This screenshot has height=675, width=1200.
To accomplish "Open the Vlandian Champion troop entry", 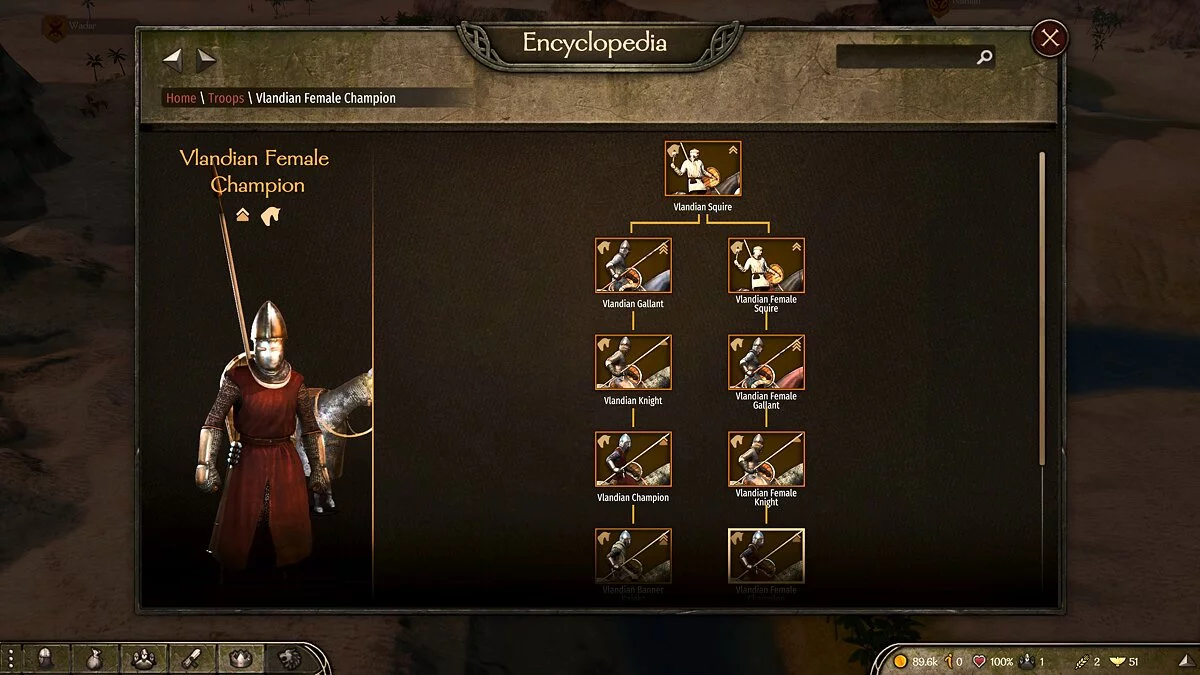I will point(633,459).
